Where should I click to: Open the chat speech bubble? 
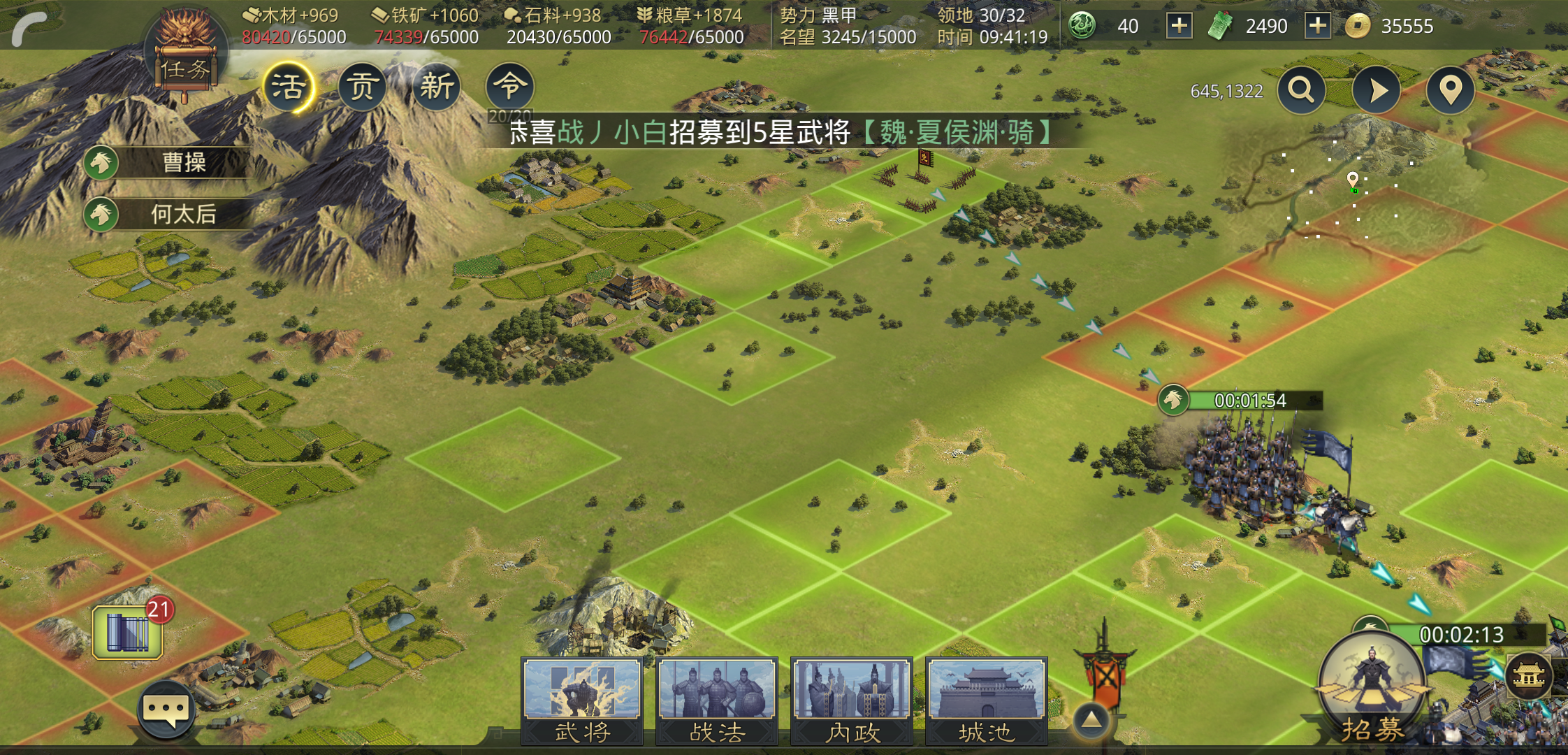(166, 711)
